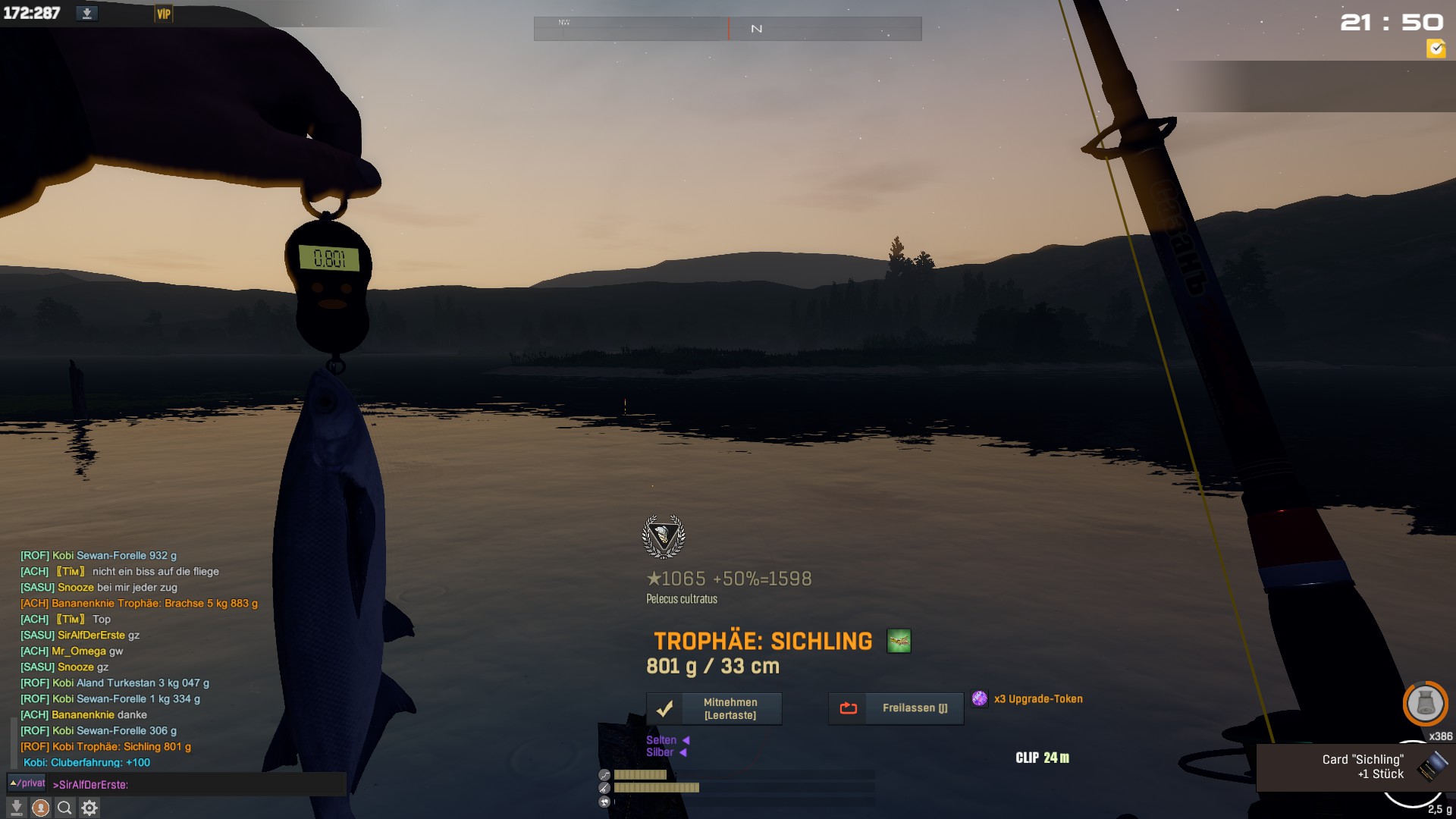Click the download icon beside the coordinates

tap(87, 14)
